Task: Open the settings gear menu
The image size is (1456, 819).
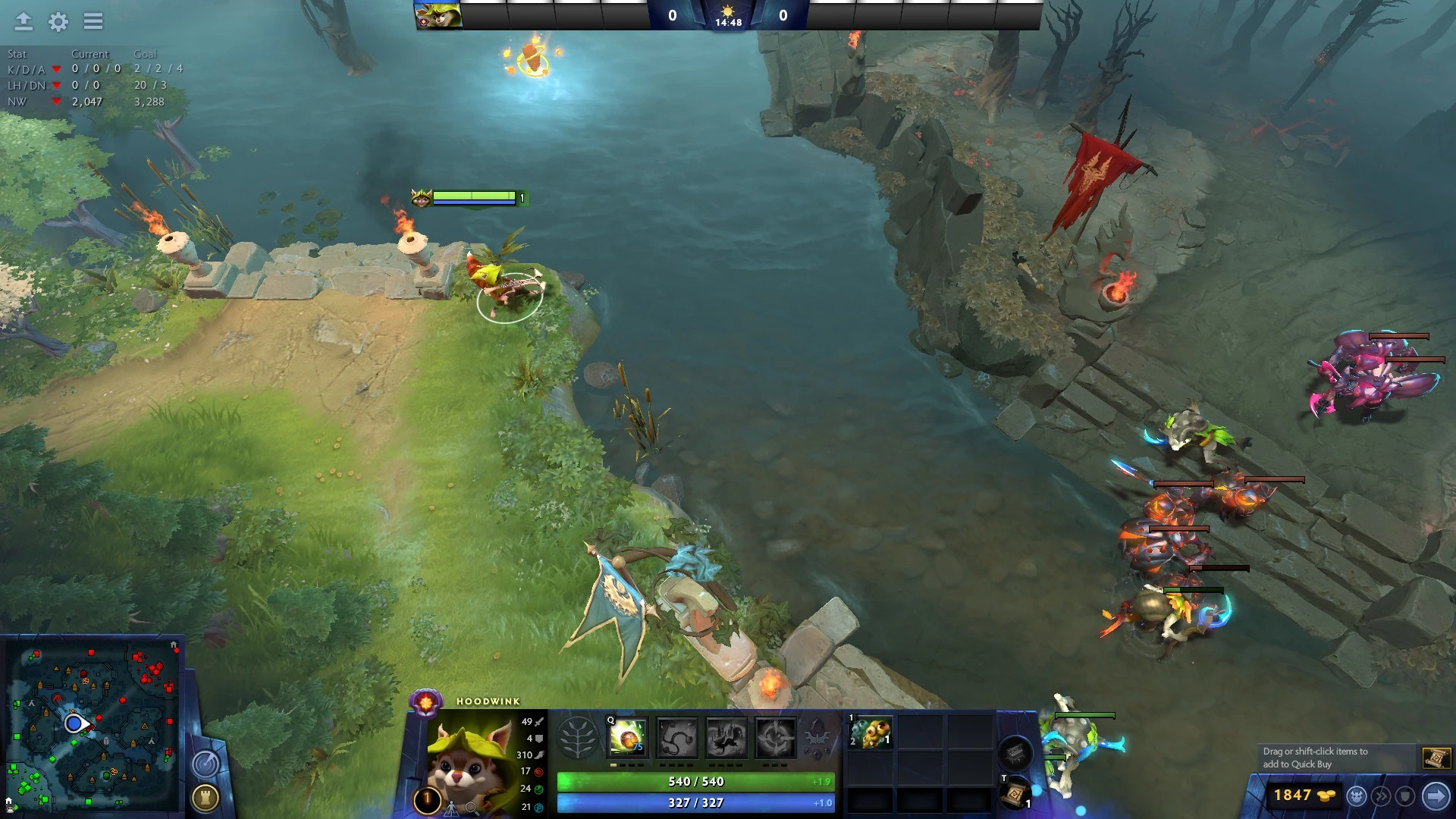Action: point(58,22)
